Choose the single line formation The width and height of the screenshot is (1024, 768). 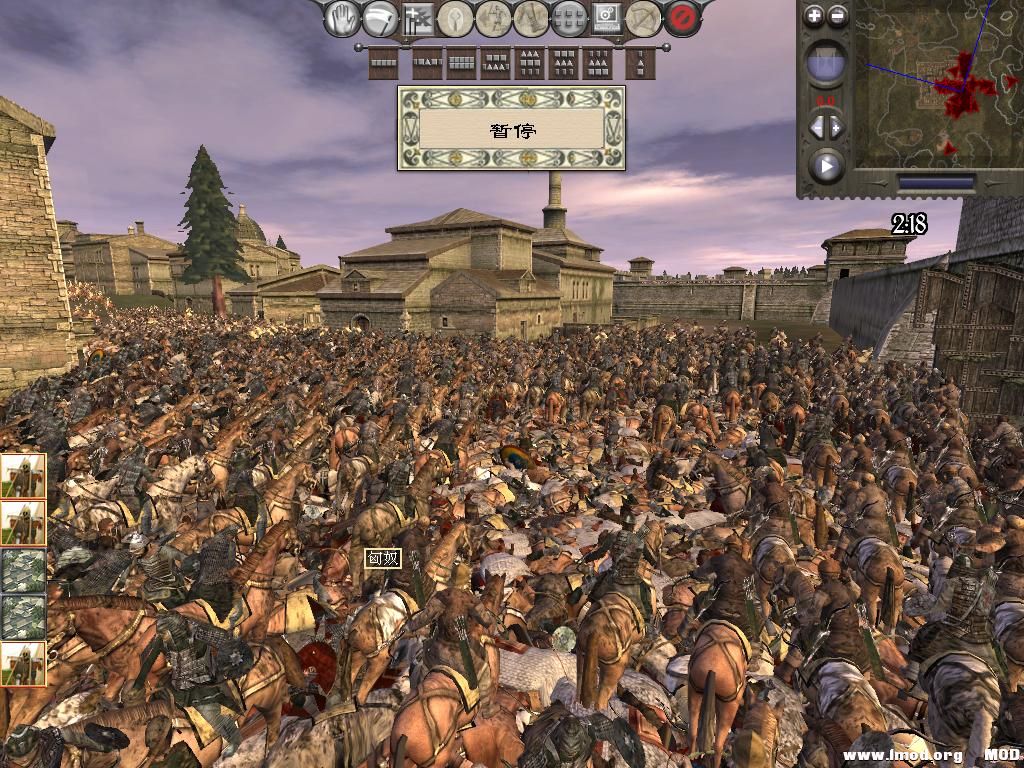(384, 64)
